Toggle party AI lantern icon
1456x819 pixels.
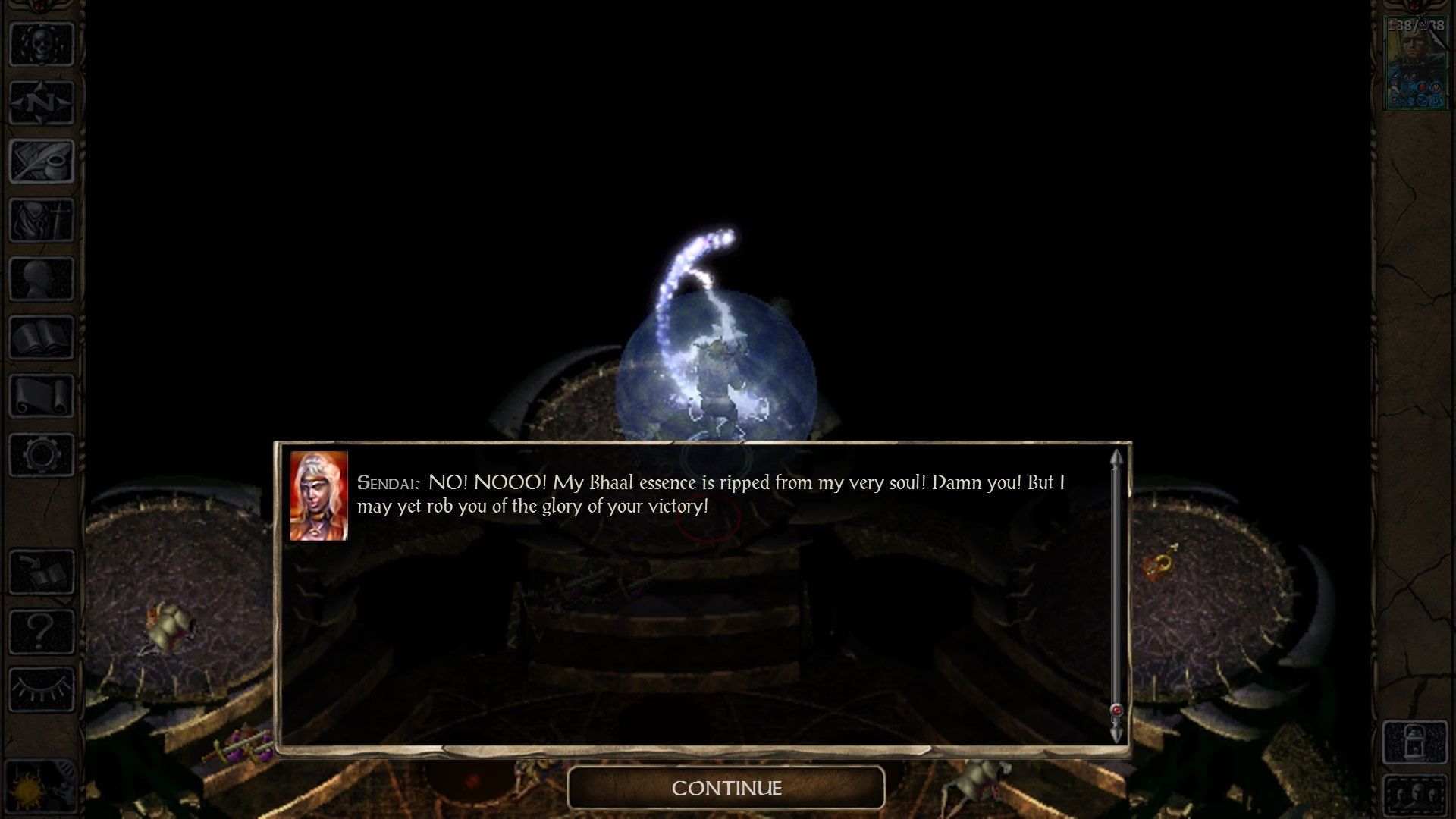point(1415,742)
